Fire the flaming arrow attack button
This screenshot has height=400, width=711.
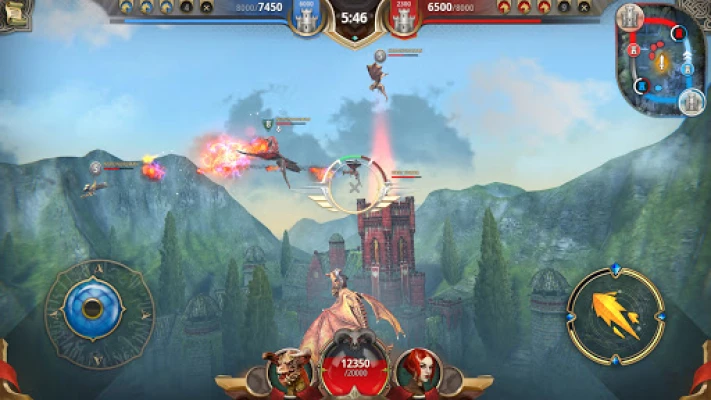click(615, 316)
